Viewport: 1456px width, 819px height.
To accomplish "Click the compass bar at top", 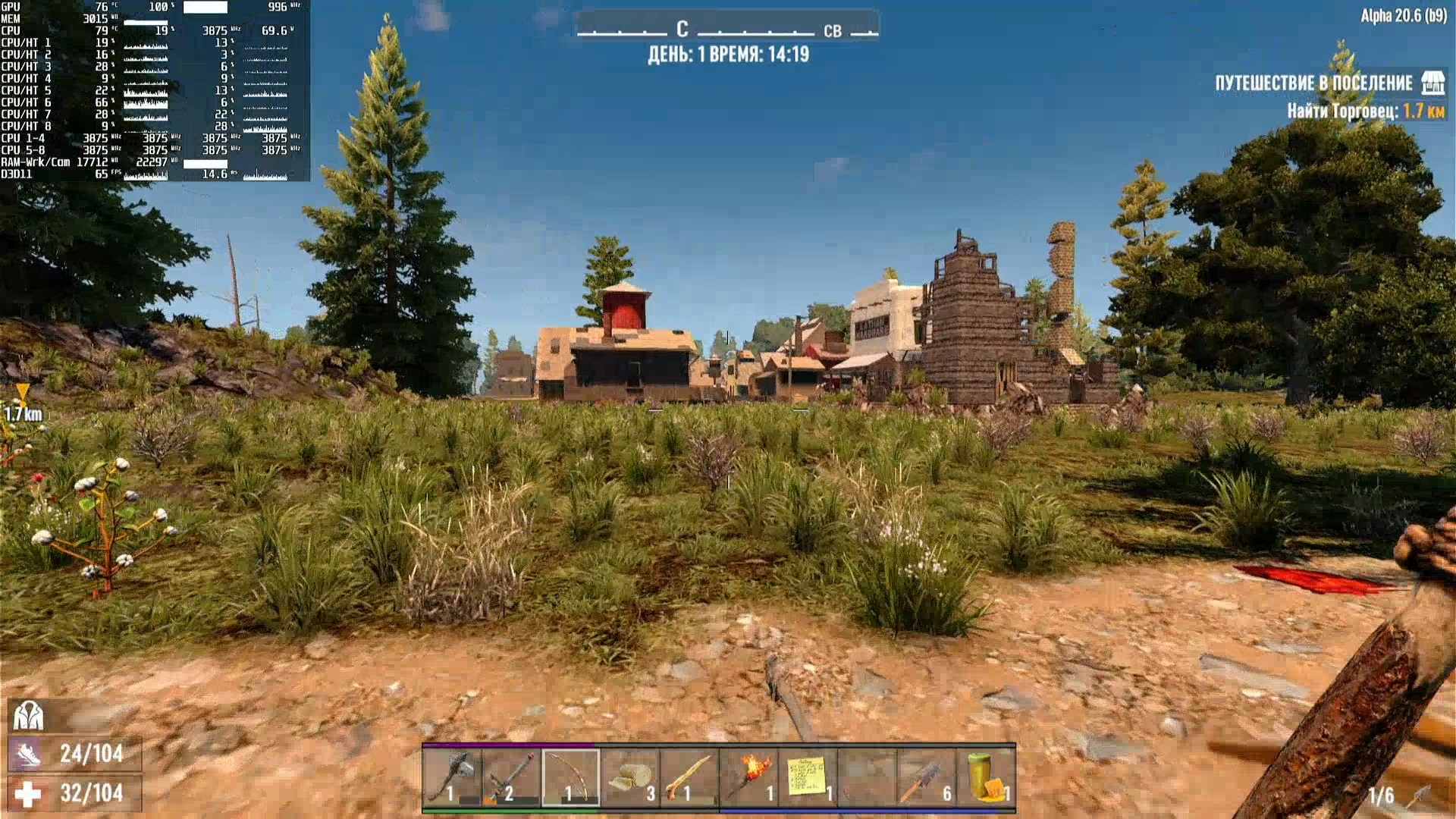I will (727, 30).
